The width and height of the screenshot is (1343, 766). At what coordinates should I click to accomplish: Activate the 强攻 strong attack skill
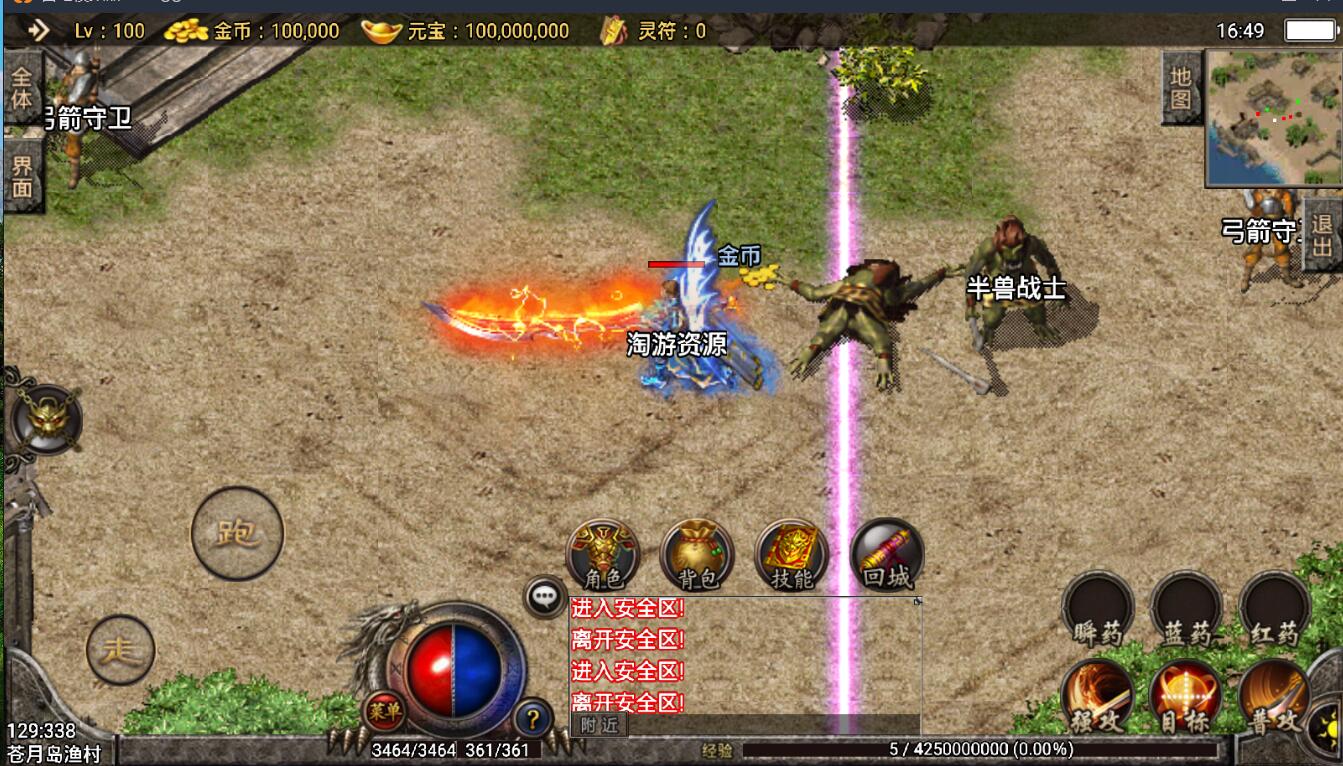pos(1097,695)
